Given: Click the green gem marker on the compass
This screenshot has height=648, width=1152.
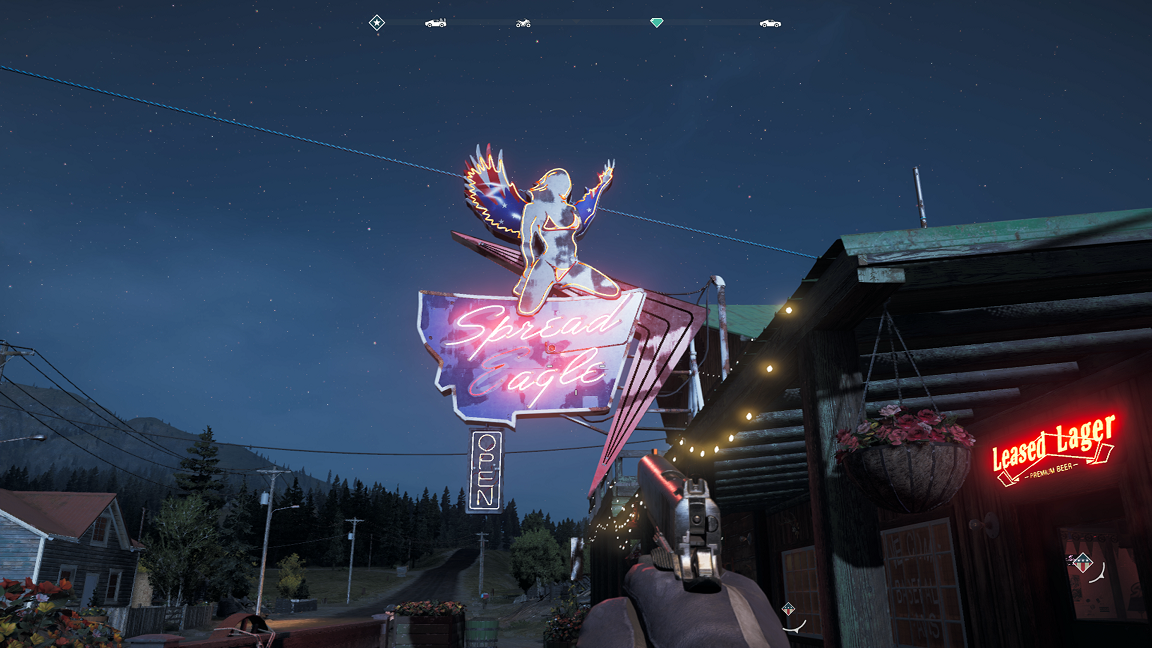Looking at the screenshot, I should tap(656, 22).
